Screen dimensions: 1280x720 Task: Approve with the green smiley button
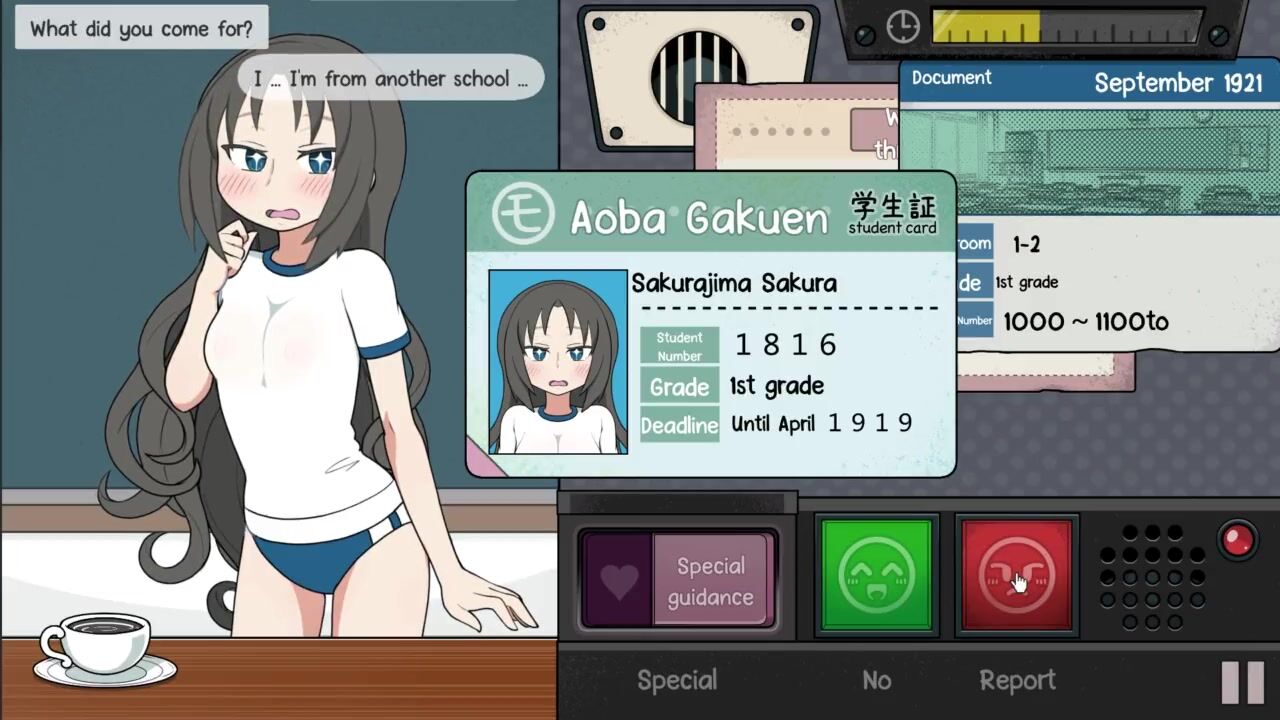[877, 575]
